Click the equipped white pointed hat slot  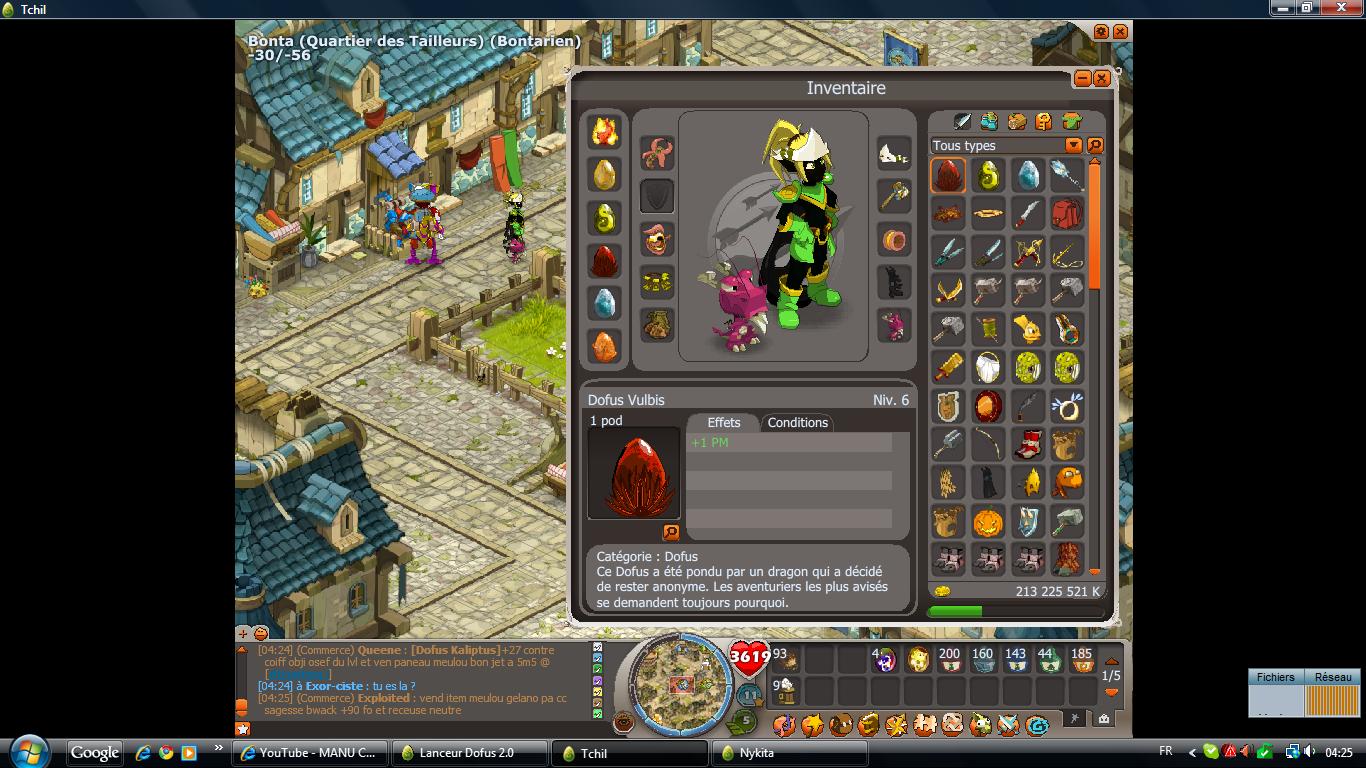pyautogui.click(x=894, y=153)
